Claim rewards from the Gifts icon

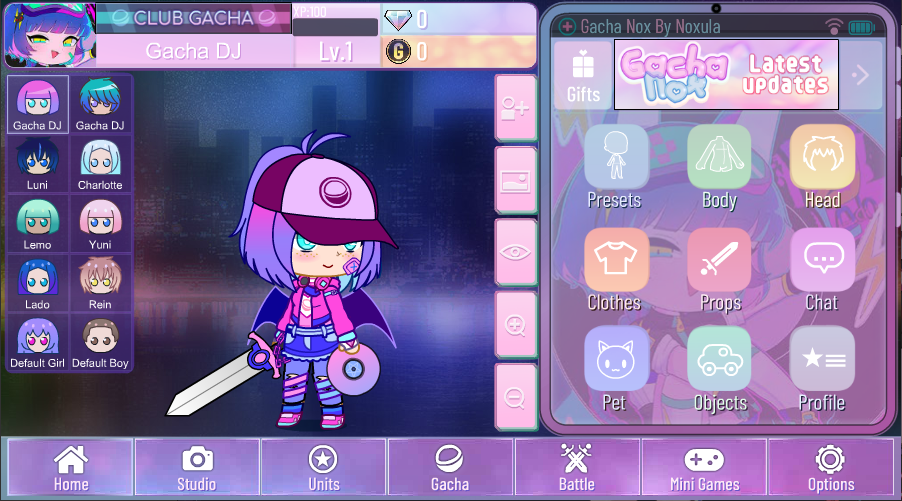coord(583,75)
